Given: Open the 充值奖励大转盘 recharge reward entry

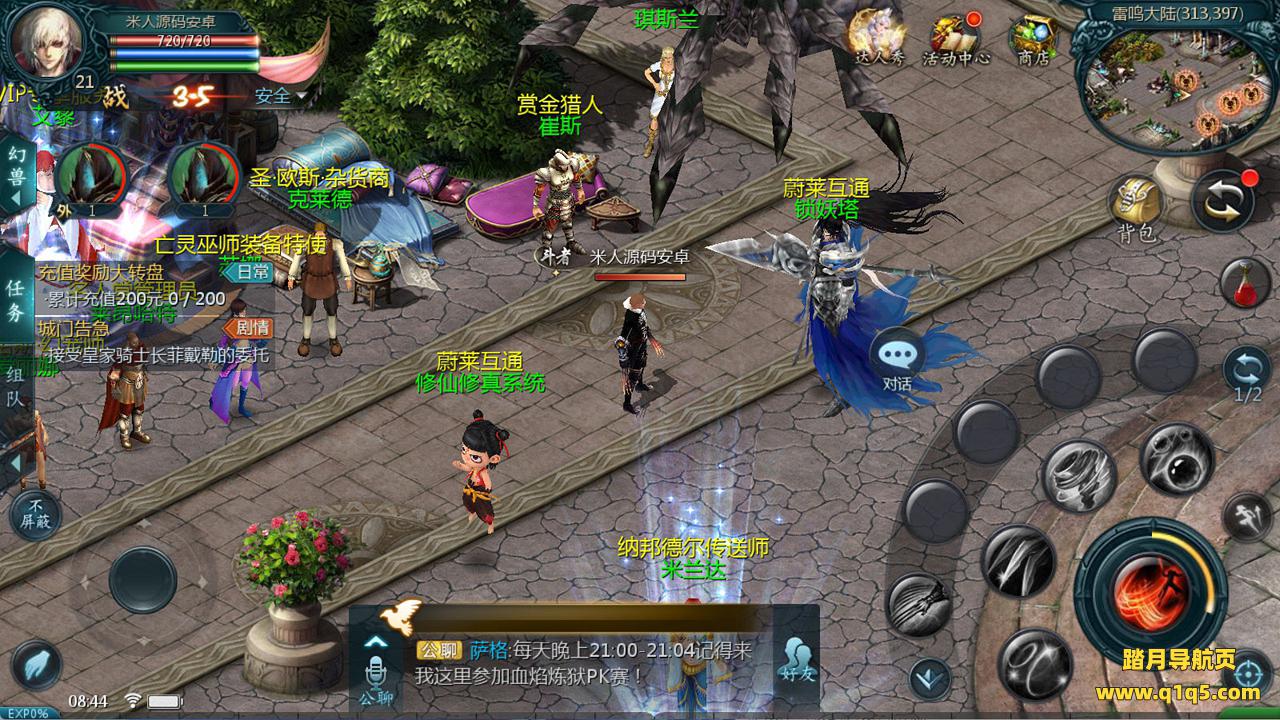Looking at the screenshot, I should tap(100, 272).
